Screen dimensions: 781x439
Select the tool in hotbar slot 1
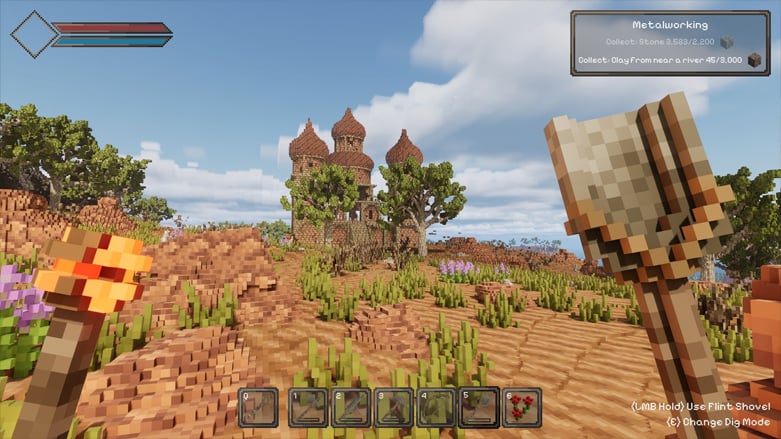[x=307, y=408]
